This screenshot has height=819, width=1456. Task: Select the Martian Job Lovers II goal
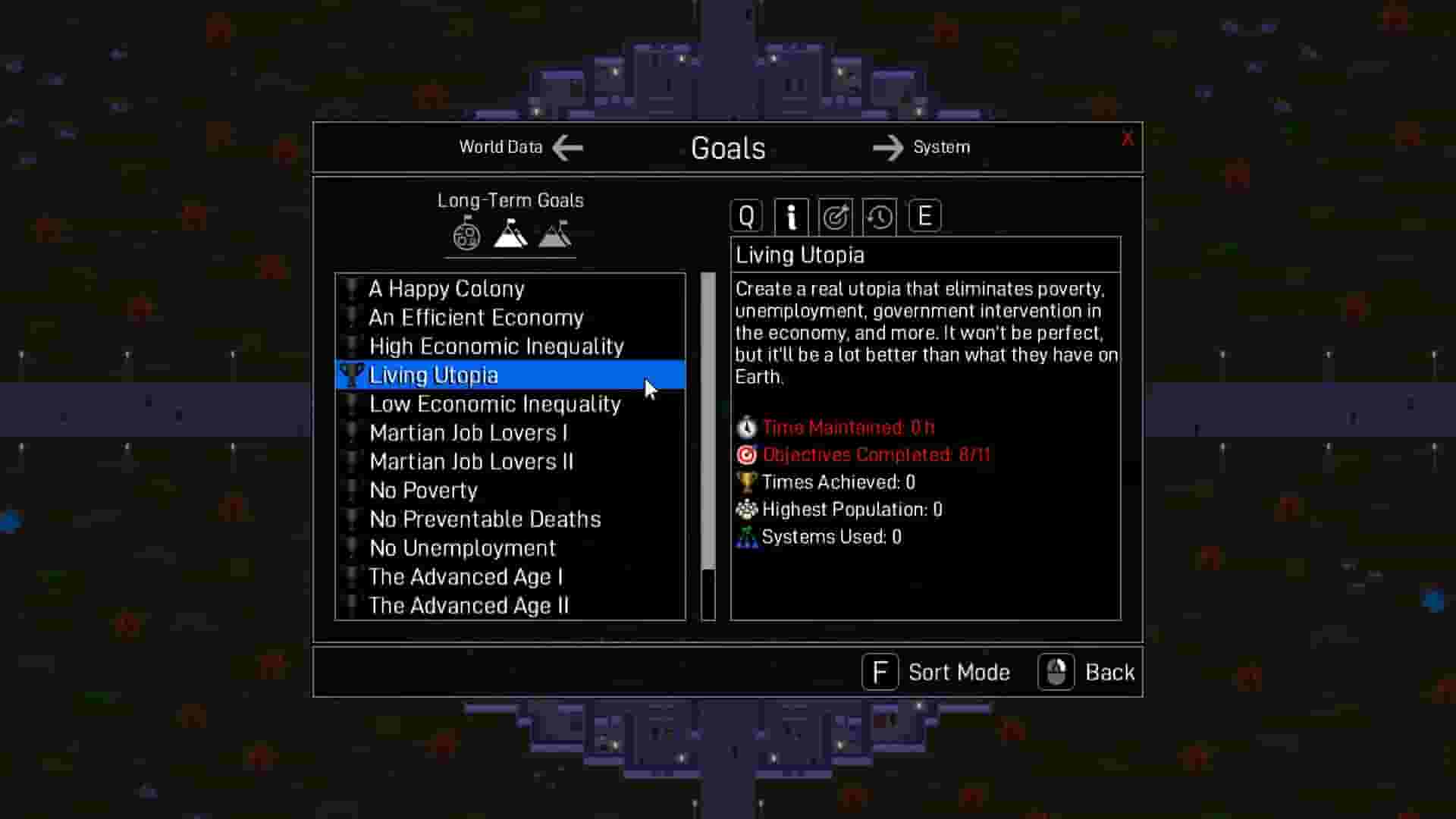[471, 461]
